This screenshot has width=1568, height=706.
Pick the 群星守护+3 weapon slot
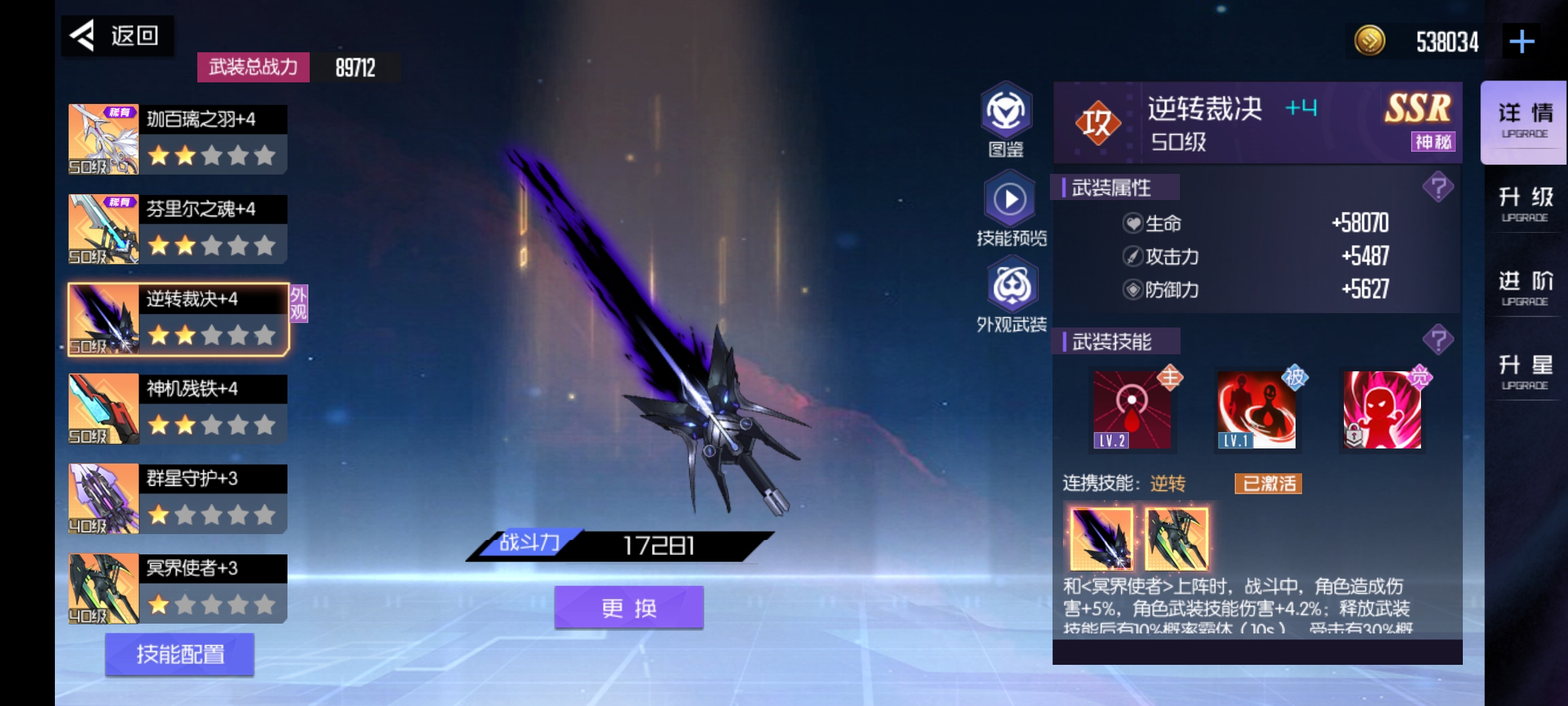[178, 499]
